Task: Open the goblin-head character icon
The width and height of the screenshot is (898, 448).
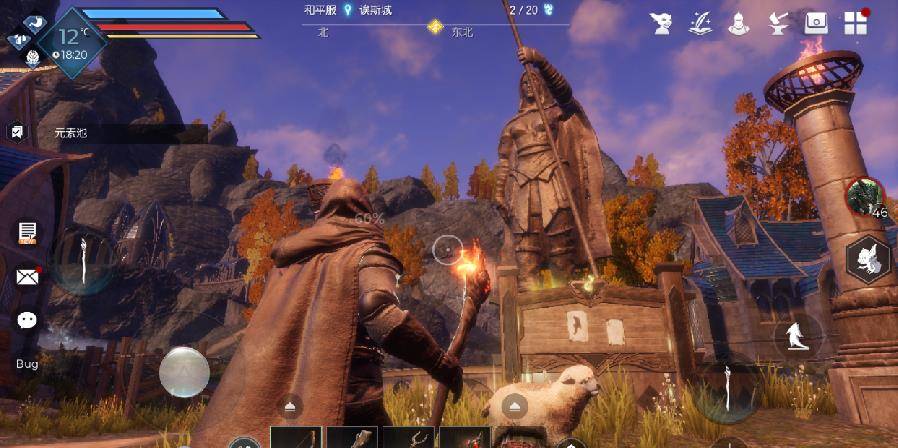Action: tap(660, 22)
